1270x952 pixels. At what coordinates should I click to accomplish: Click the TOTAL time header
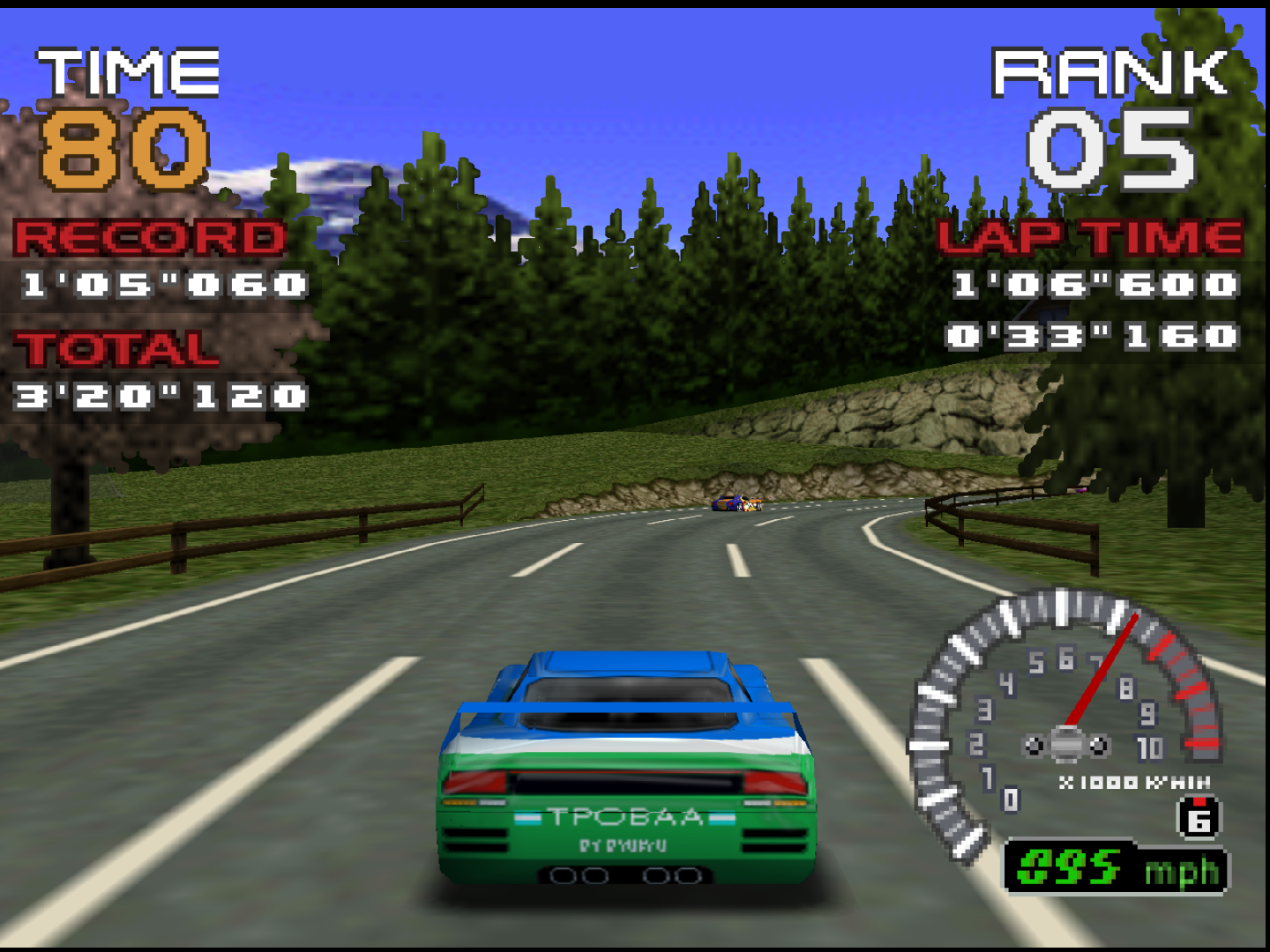point(117,349)
